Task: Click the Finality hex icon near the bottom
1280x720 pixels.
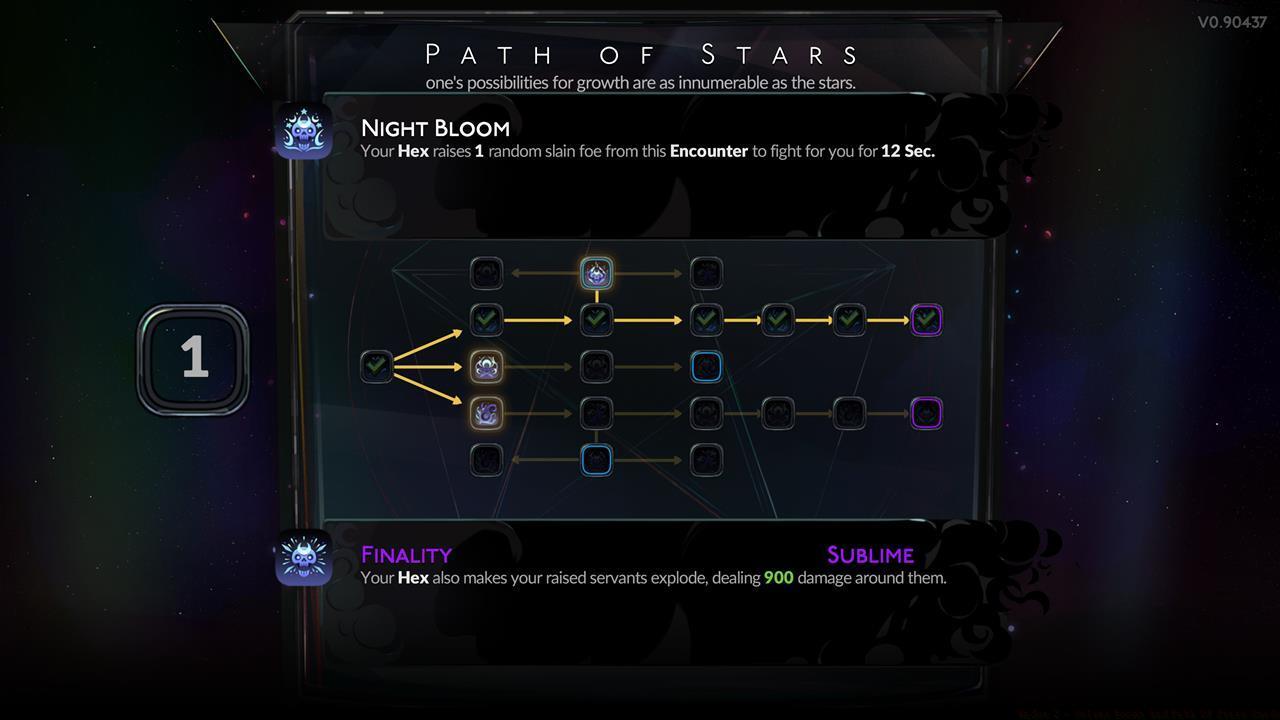Action: coord(305,558)
